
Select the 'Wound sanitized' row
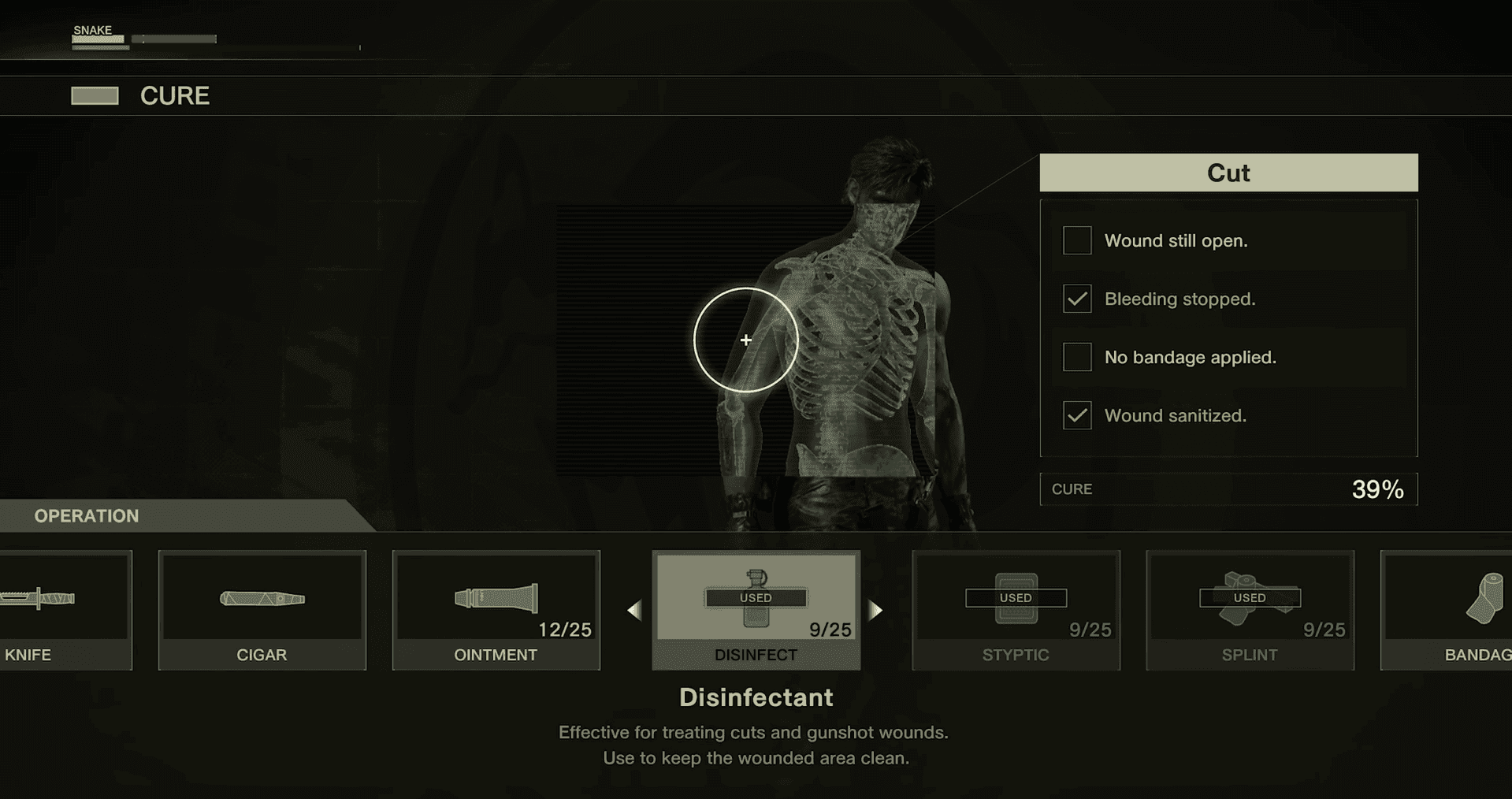(x=1228, y=415)
